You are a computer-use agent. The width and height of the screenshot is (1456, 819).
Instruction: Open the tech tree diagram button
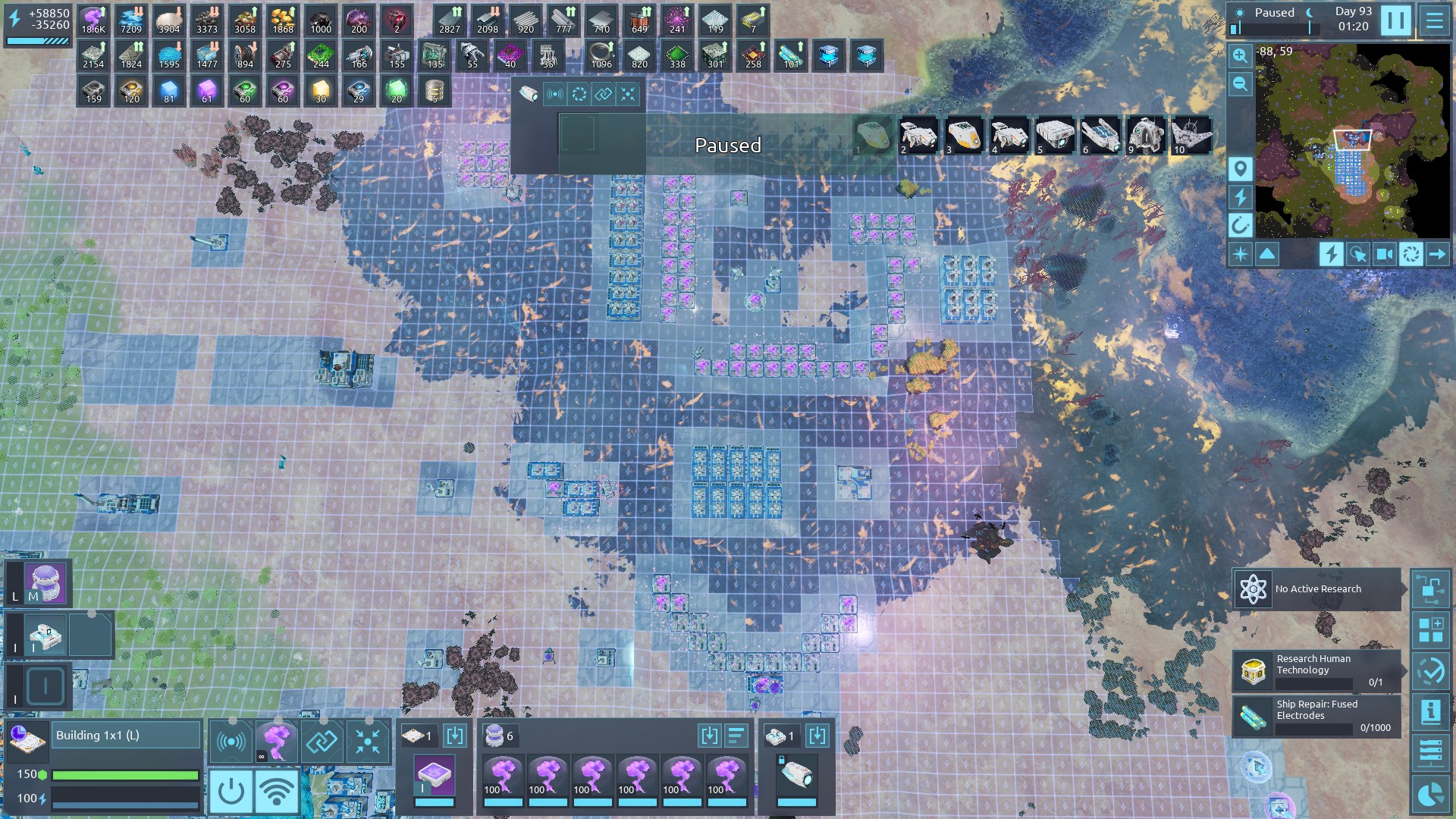pos(1430,589)
